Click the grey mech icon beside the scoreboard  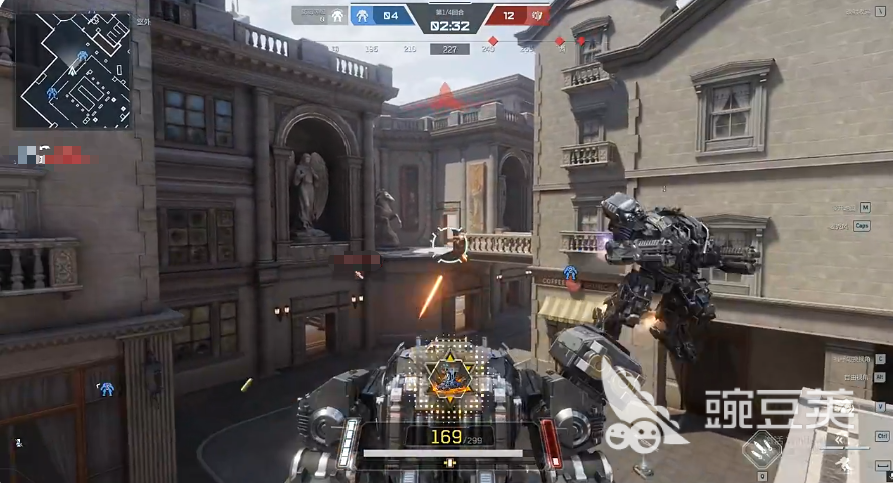(337, 15)
